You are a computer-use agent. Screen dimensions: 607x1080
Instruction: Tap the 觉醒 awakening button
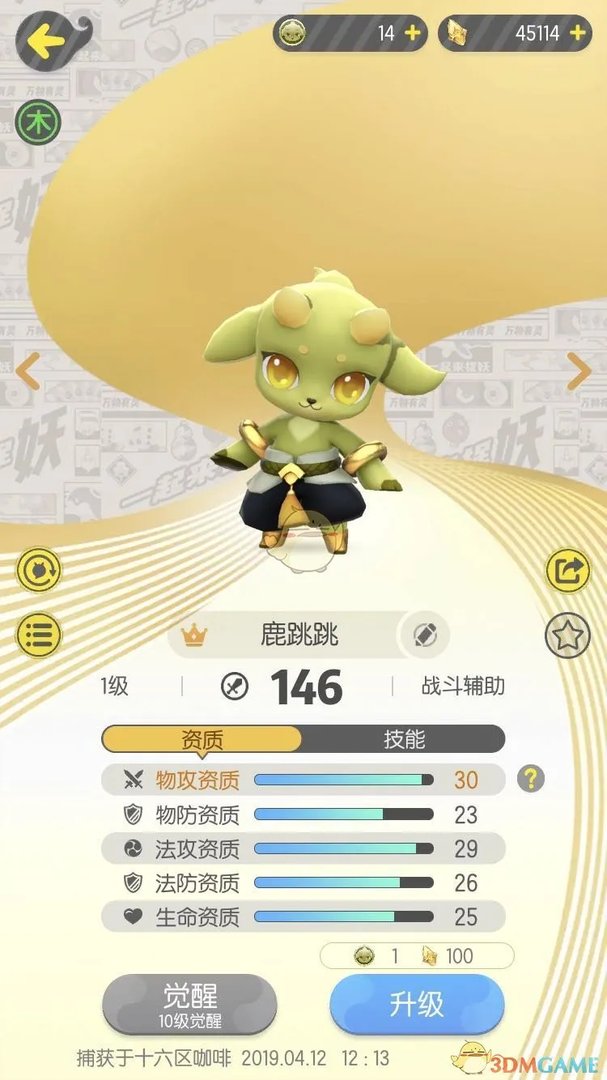tap(190, 1004)
